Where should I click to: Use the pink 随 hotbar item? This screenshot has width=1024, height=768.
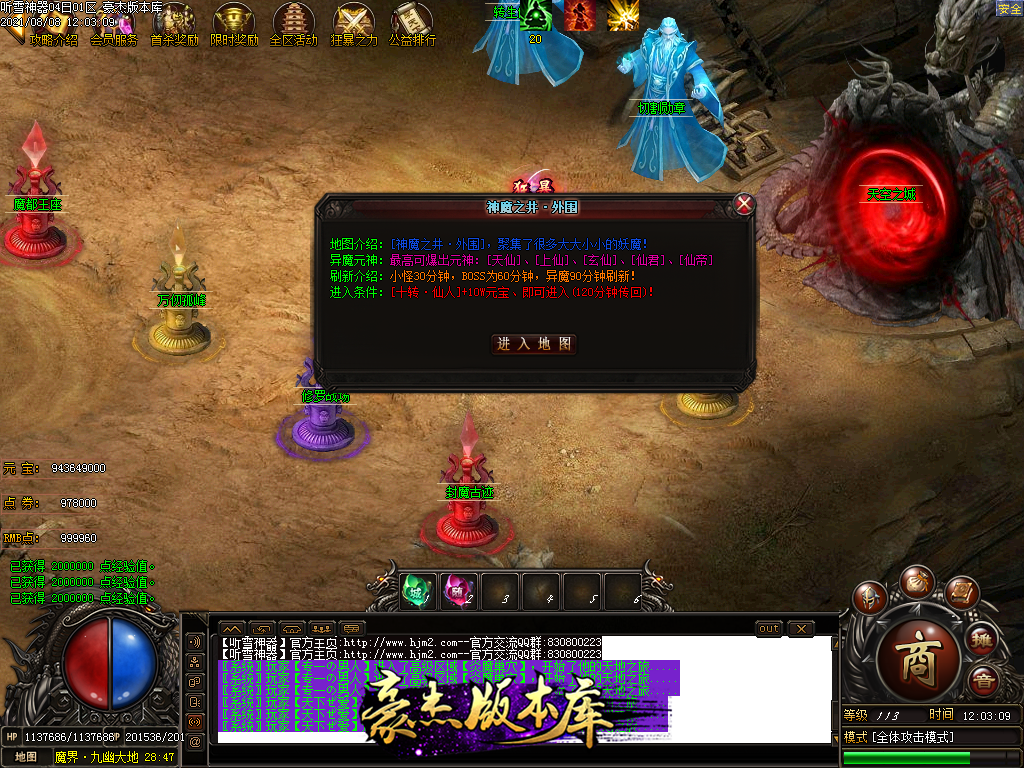click(458, 590)
